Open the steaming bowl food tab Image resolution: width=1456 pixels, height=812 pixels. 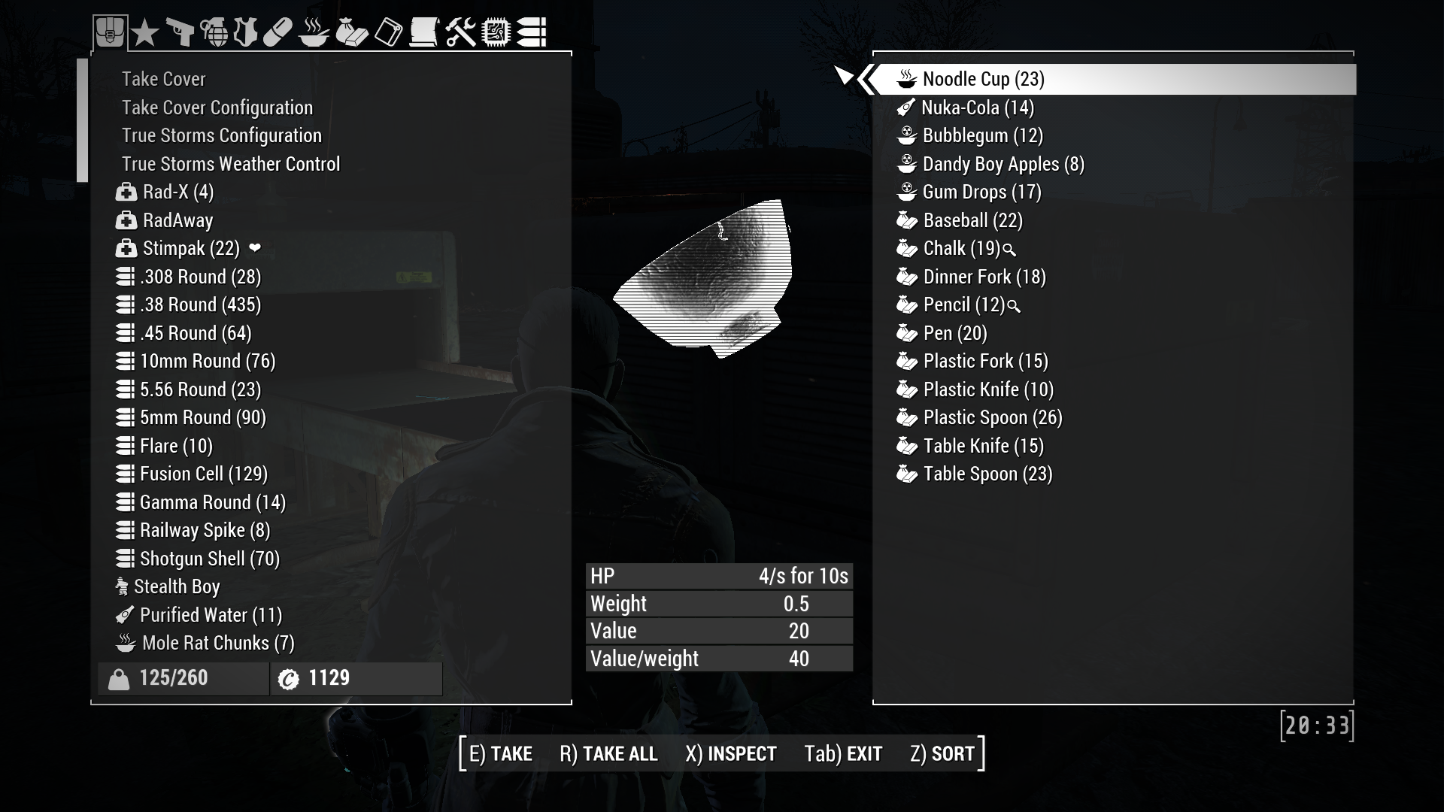[314, 32]
